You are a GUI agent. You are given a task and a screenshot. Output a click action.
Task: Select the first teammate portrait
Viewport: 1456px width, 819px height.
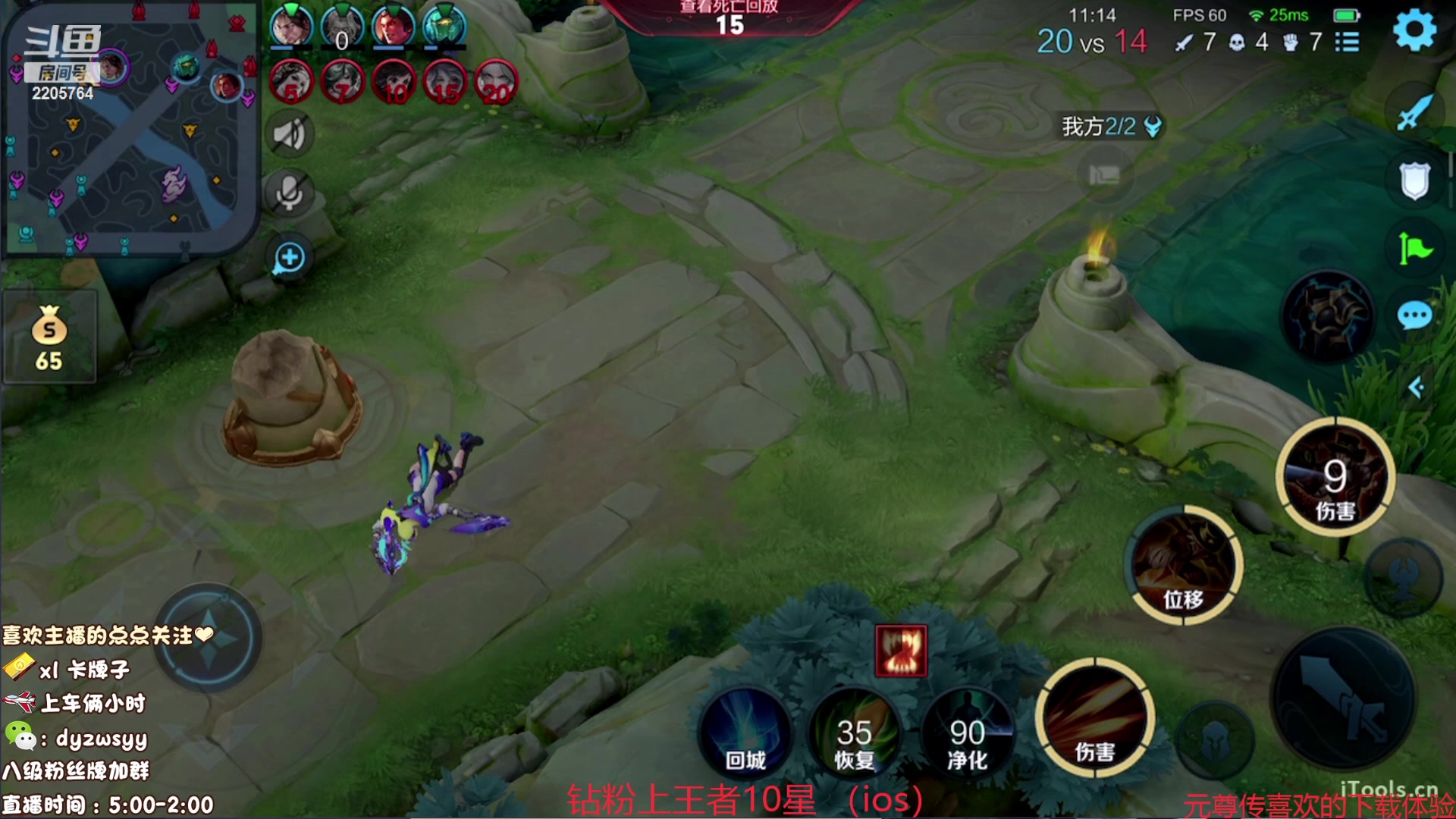point(291,24)
